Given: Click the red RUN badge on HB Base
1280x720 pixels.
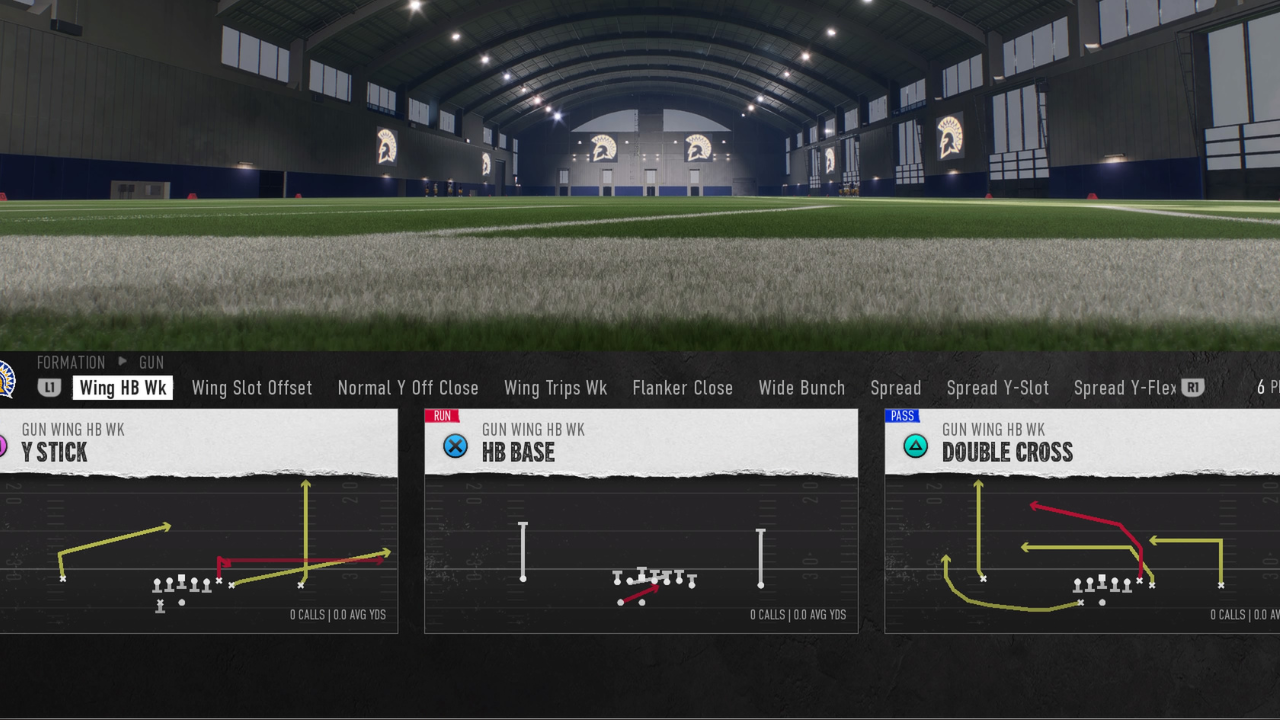Looking at the screenshot, I should [x=442, y=415].
